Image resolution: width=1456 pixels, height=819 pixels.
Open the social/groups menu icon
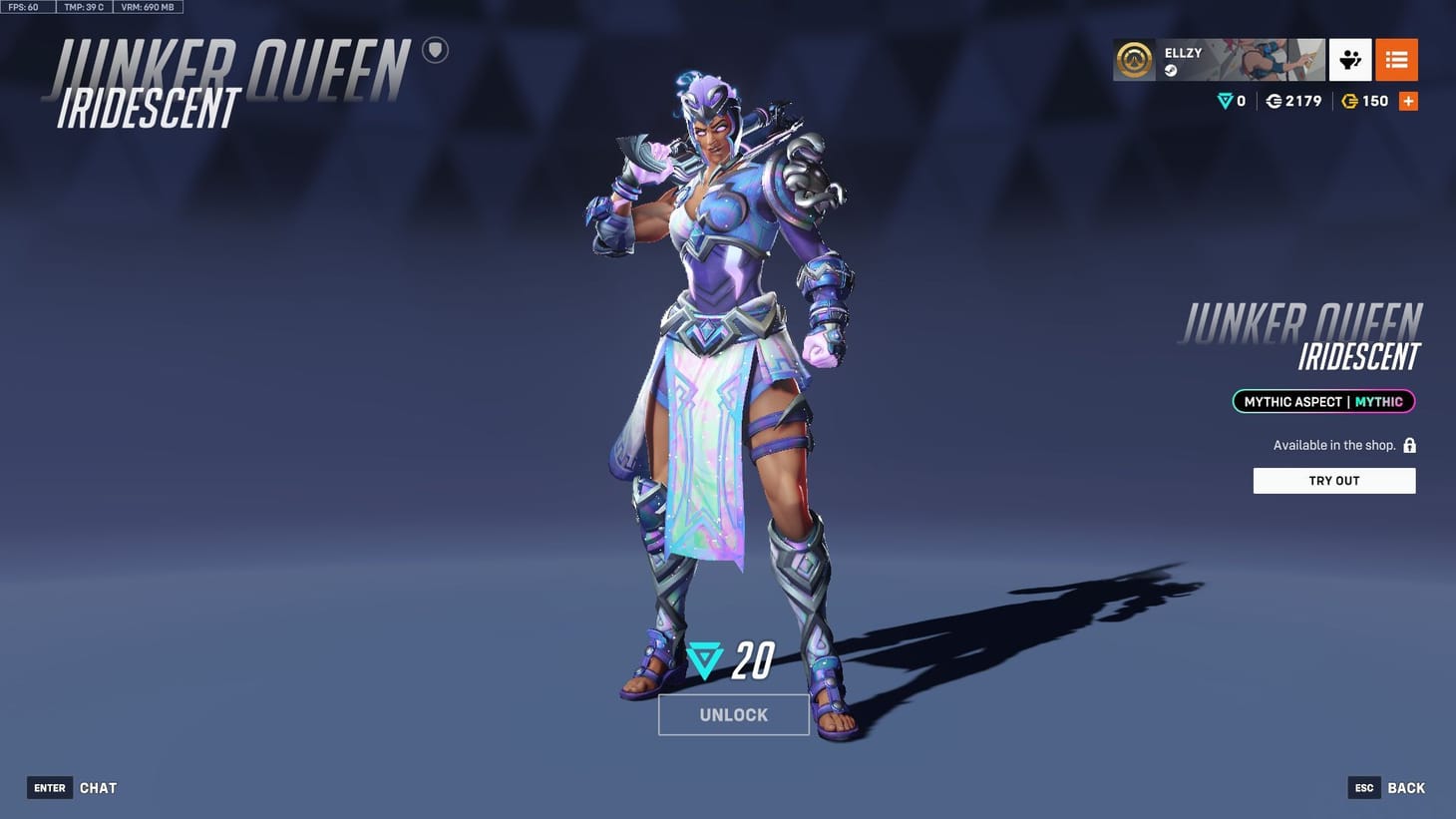[1350, 60]
